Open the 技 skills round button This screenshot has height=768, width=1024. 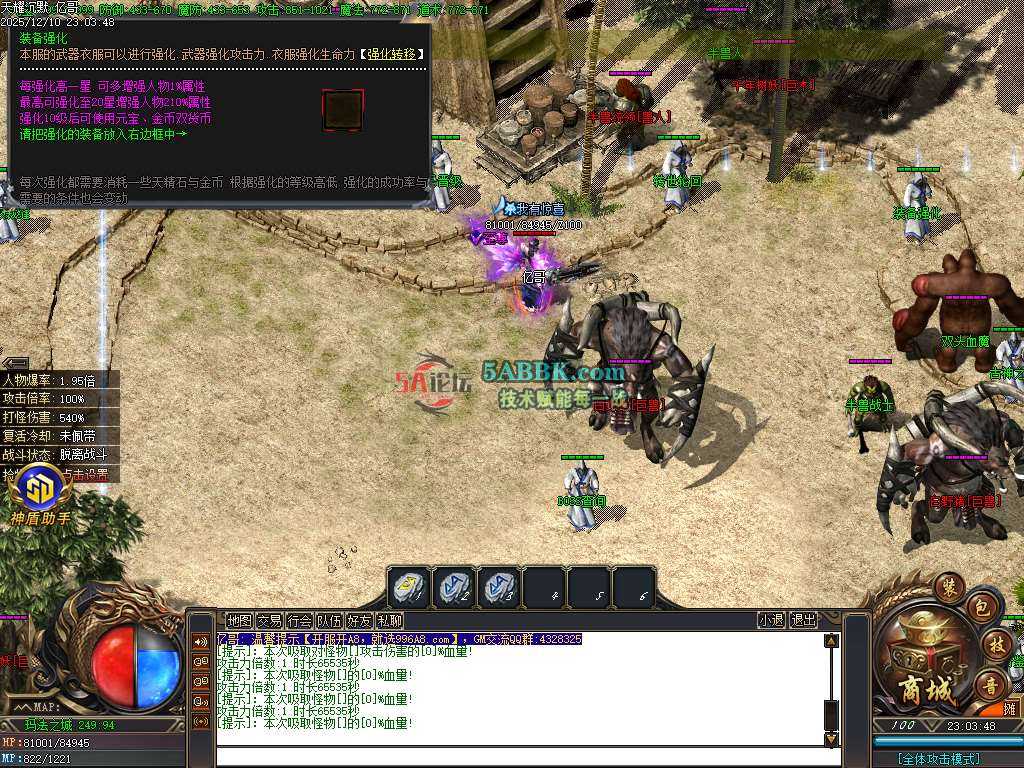[995, 645]
